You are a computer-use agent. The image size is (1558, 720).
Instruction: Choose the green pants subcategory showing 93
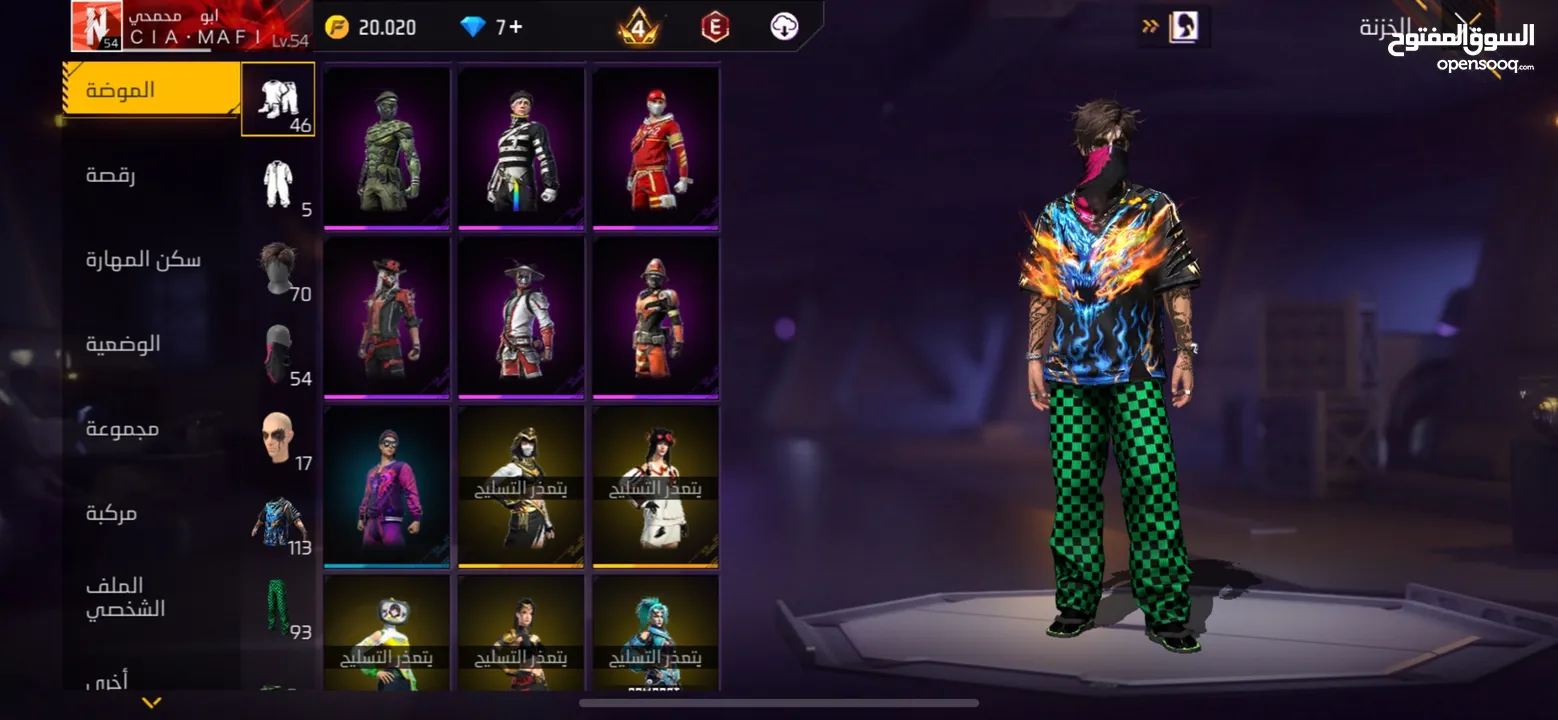click(x=278, y=607)
